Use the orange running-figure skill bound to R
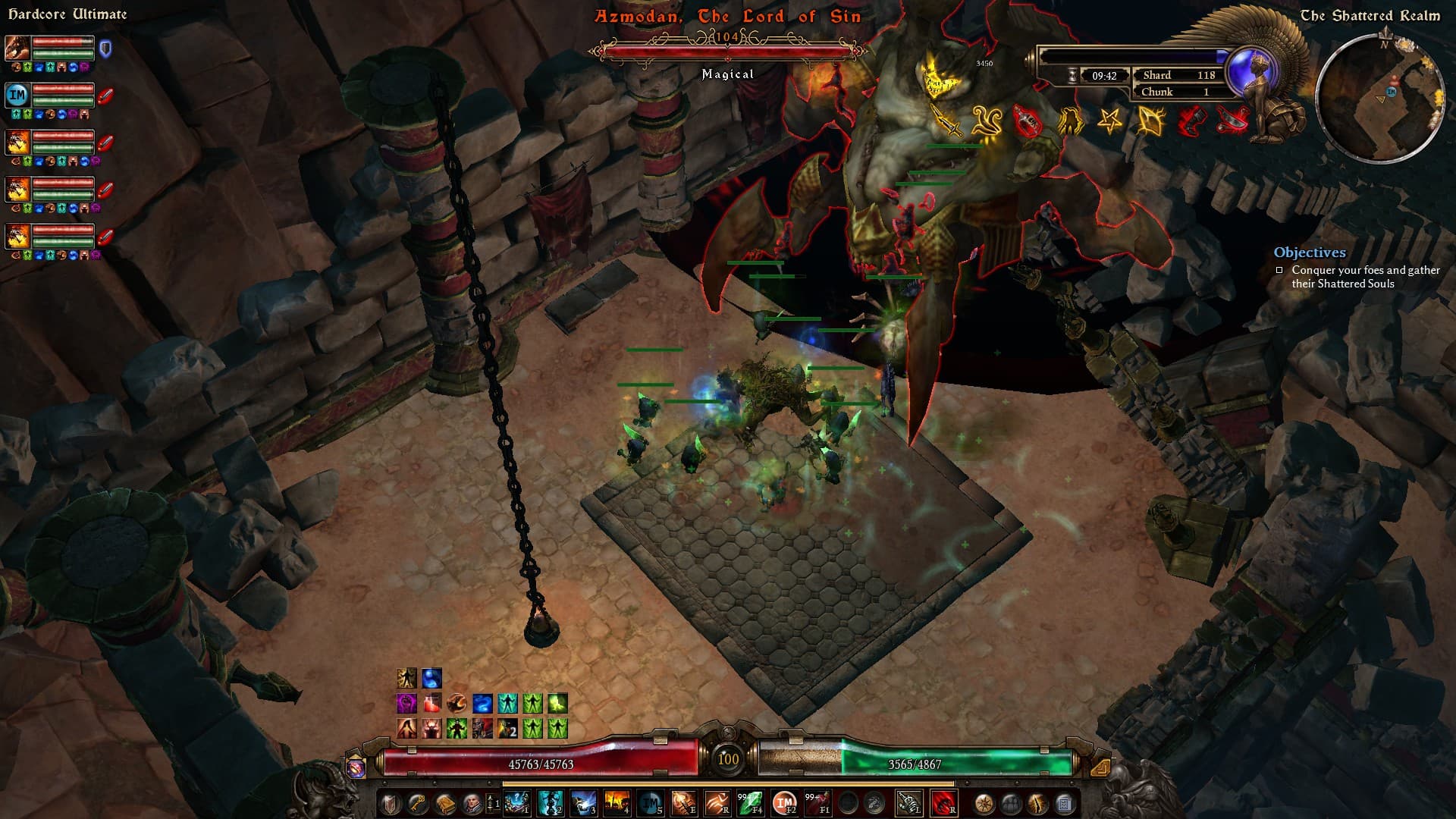The image size is (1456, 819). tap(717, 803)
